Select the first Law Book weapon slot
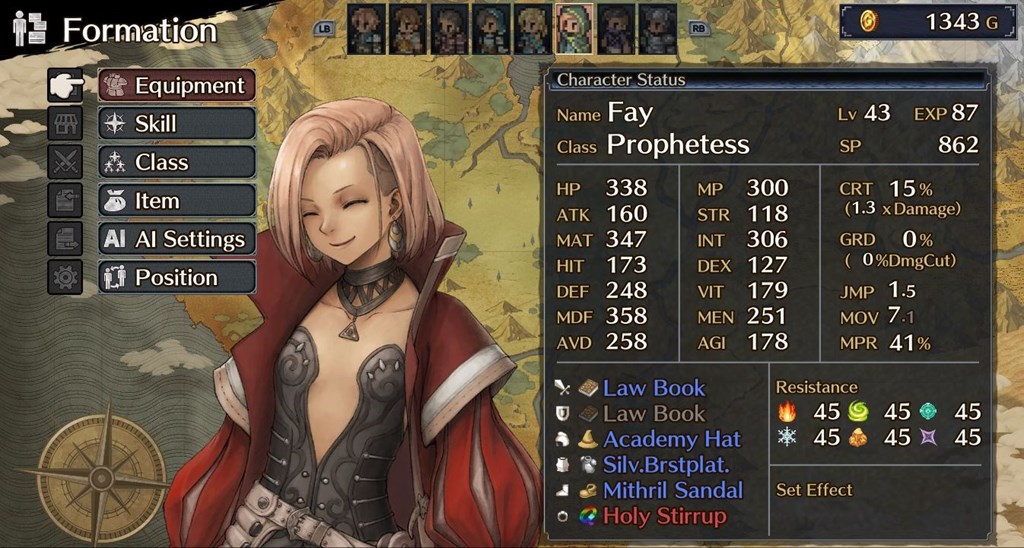 coord(654,388)
